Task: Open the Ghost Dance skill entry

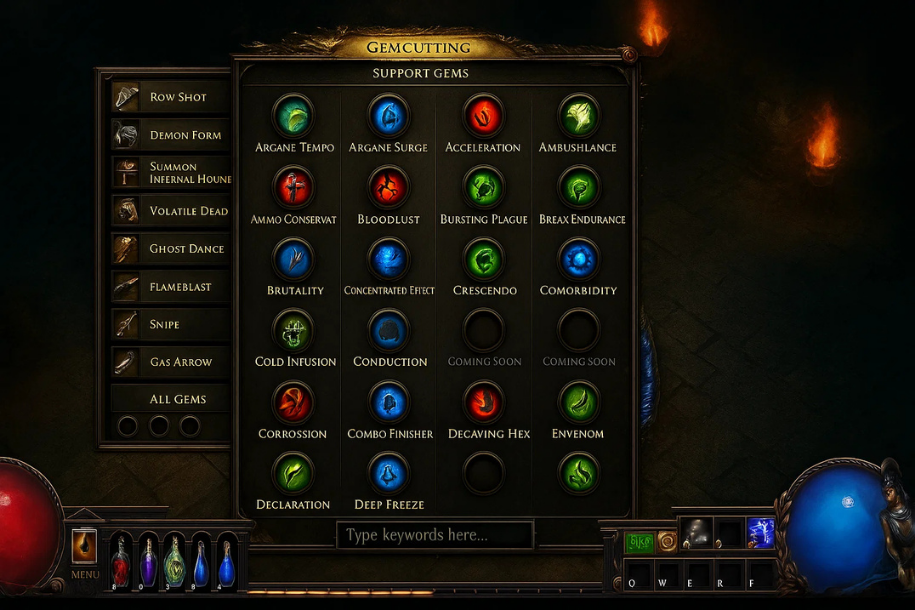Action: [170, 249]
